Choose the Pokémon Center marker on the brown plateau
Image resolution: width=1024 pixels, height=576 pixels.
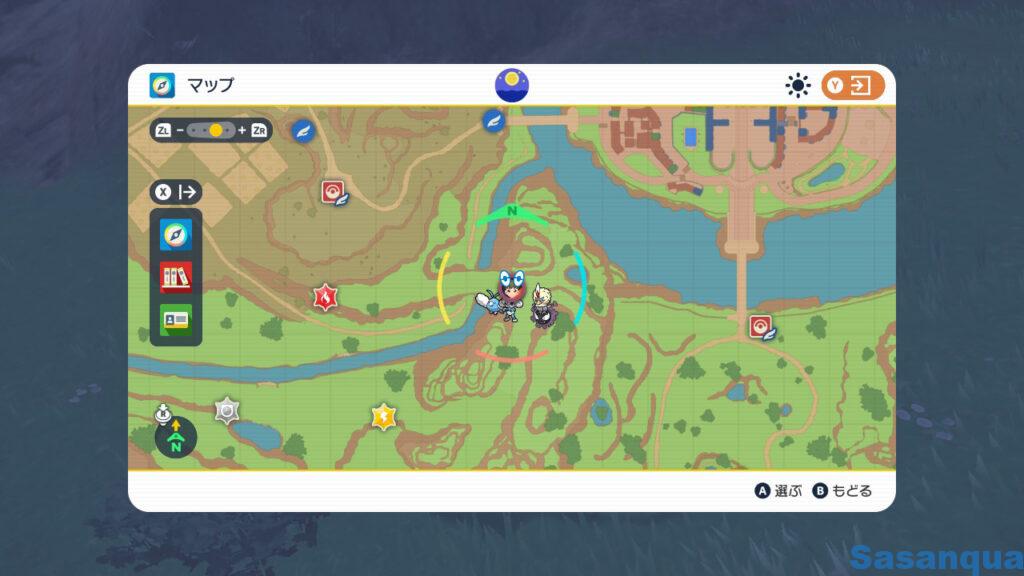(x=333, y=192)
